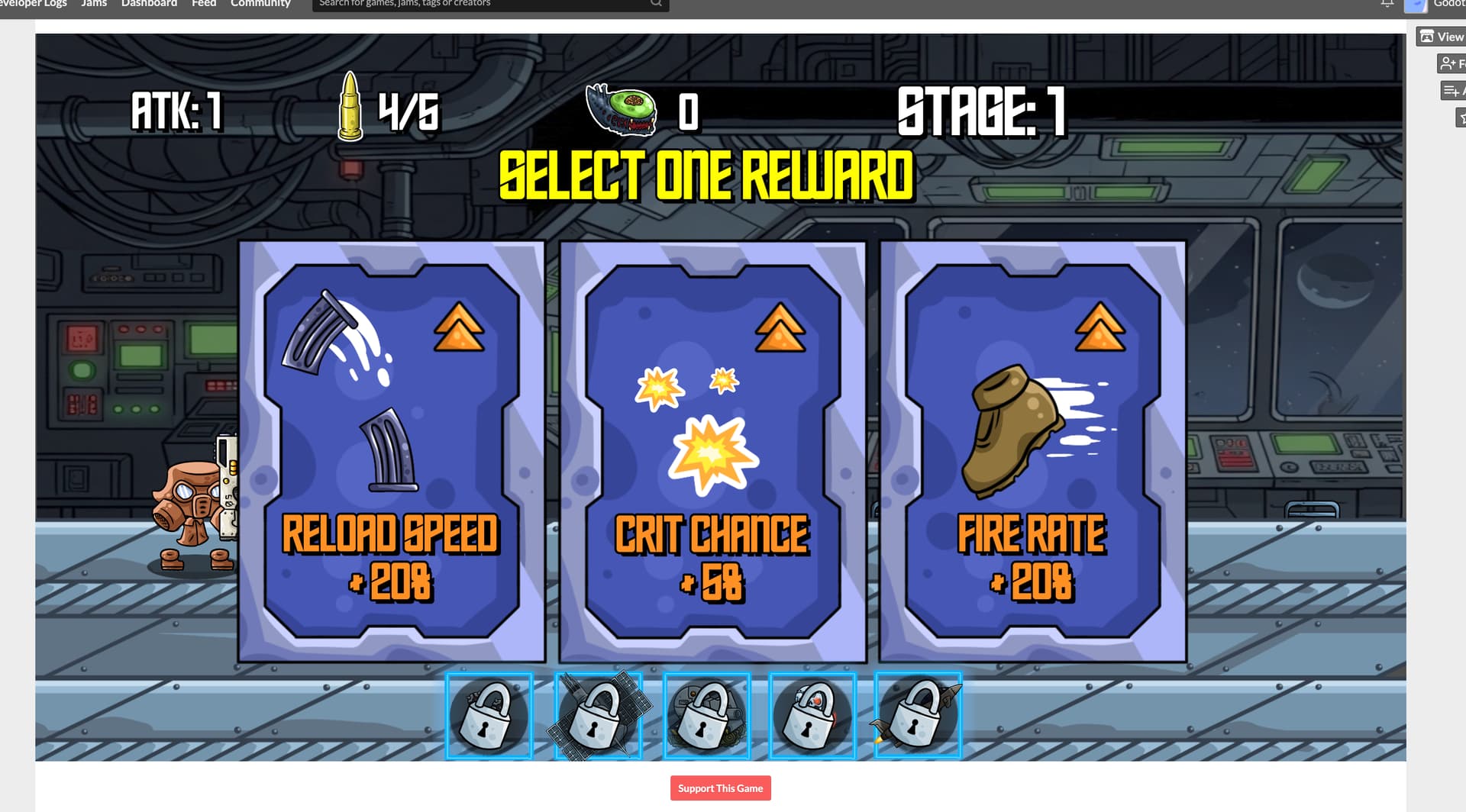
Task: Click the locked red-eyed skull robot slot
Action: click(x=812, y=716)
